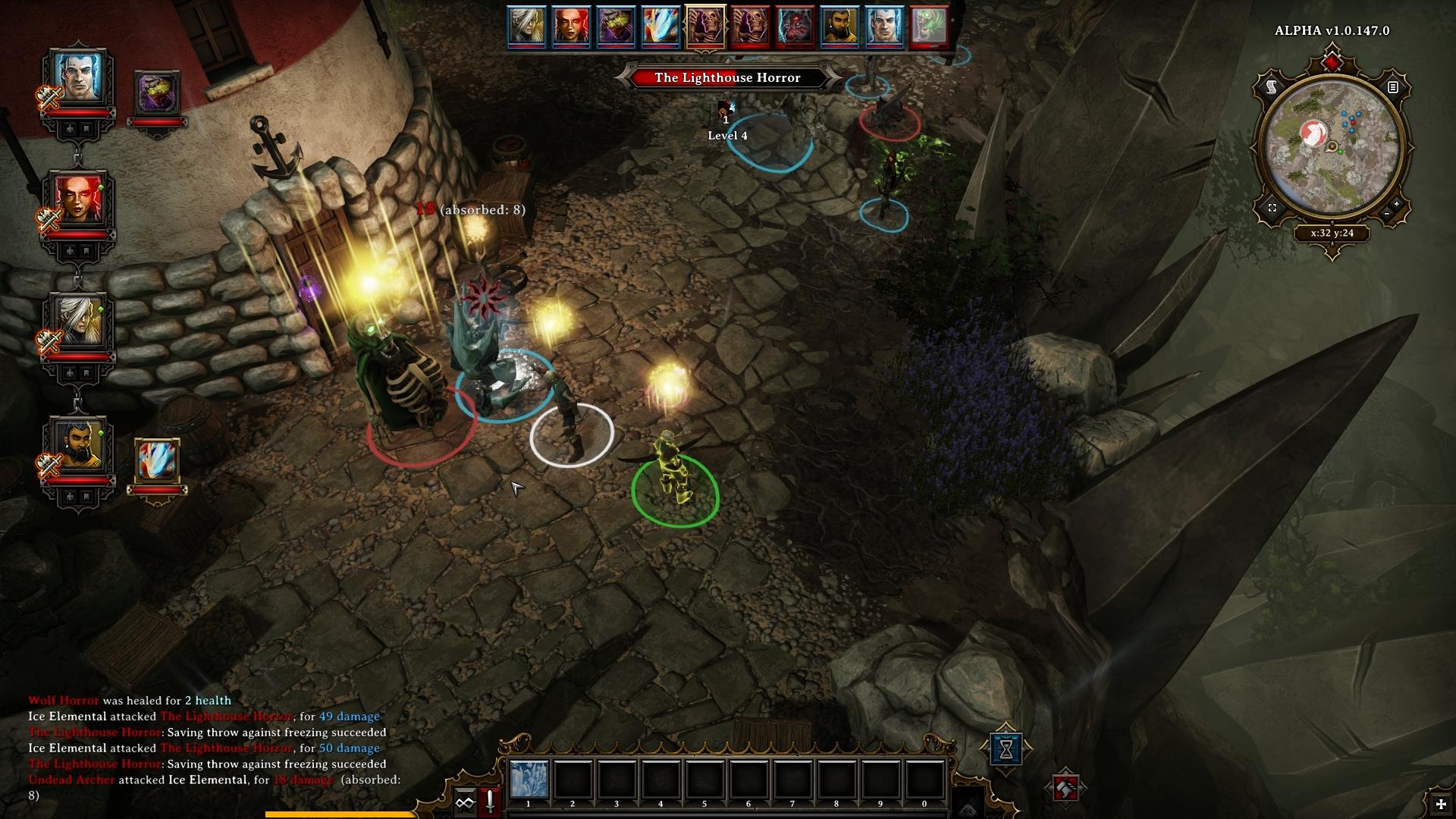Zoom out the minimap with minus button

1386,215
